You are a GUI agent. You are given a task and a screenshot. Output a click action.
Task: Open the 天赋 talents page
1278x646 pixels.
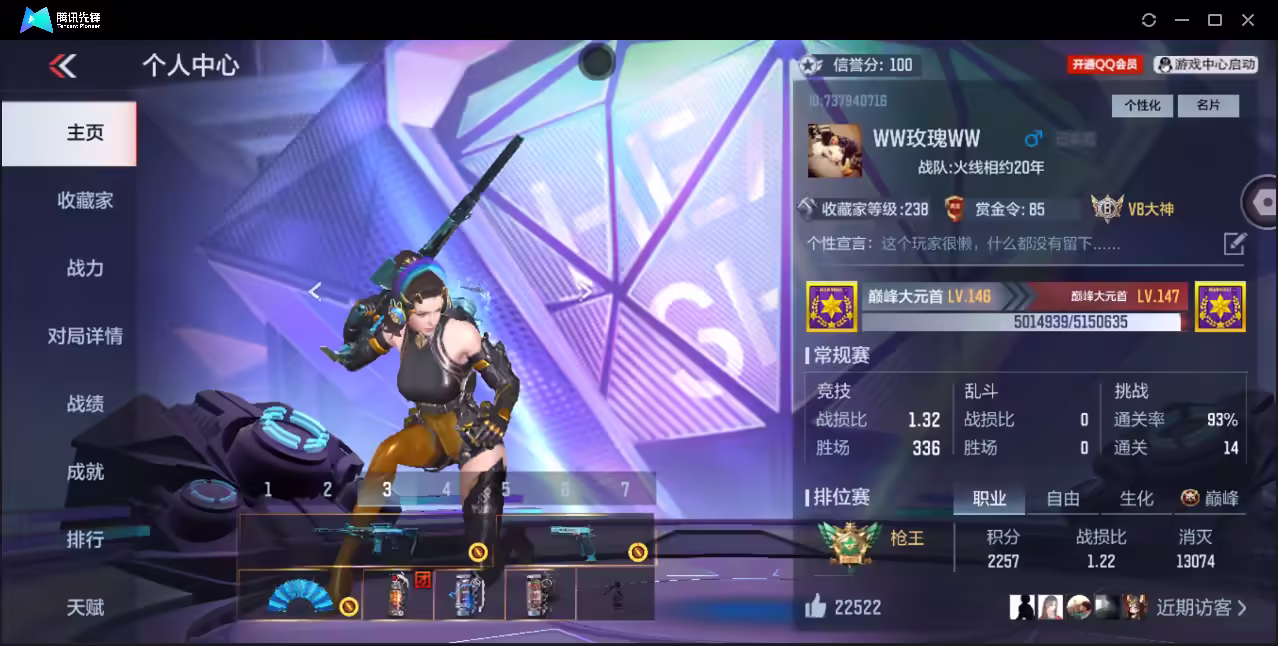[85, 607]
